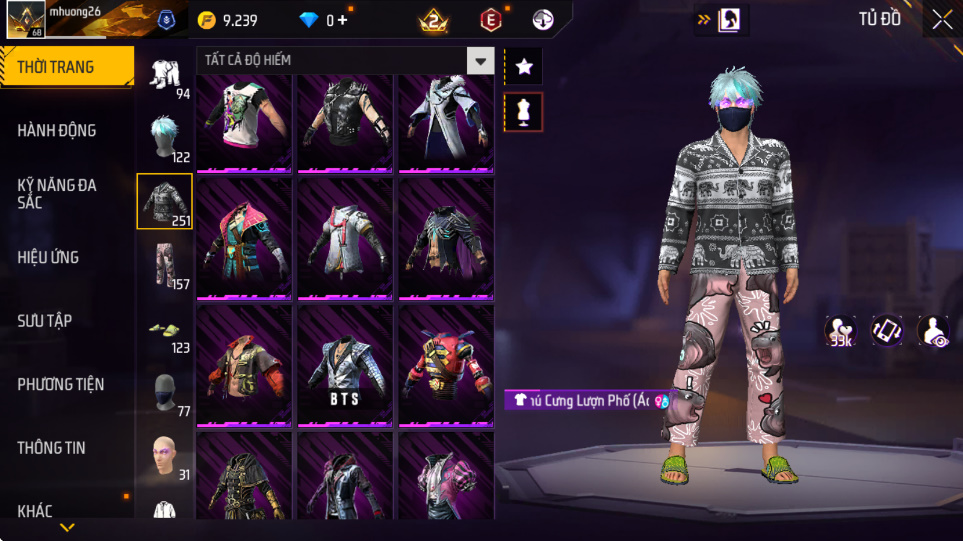Close the wardrobe with the X button
963x541 pixels.
click(942, 19)
